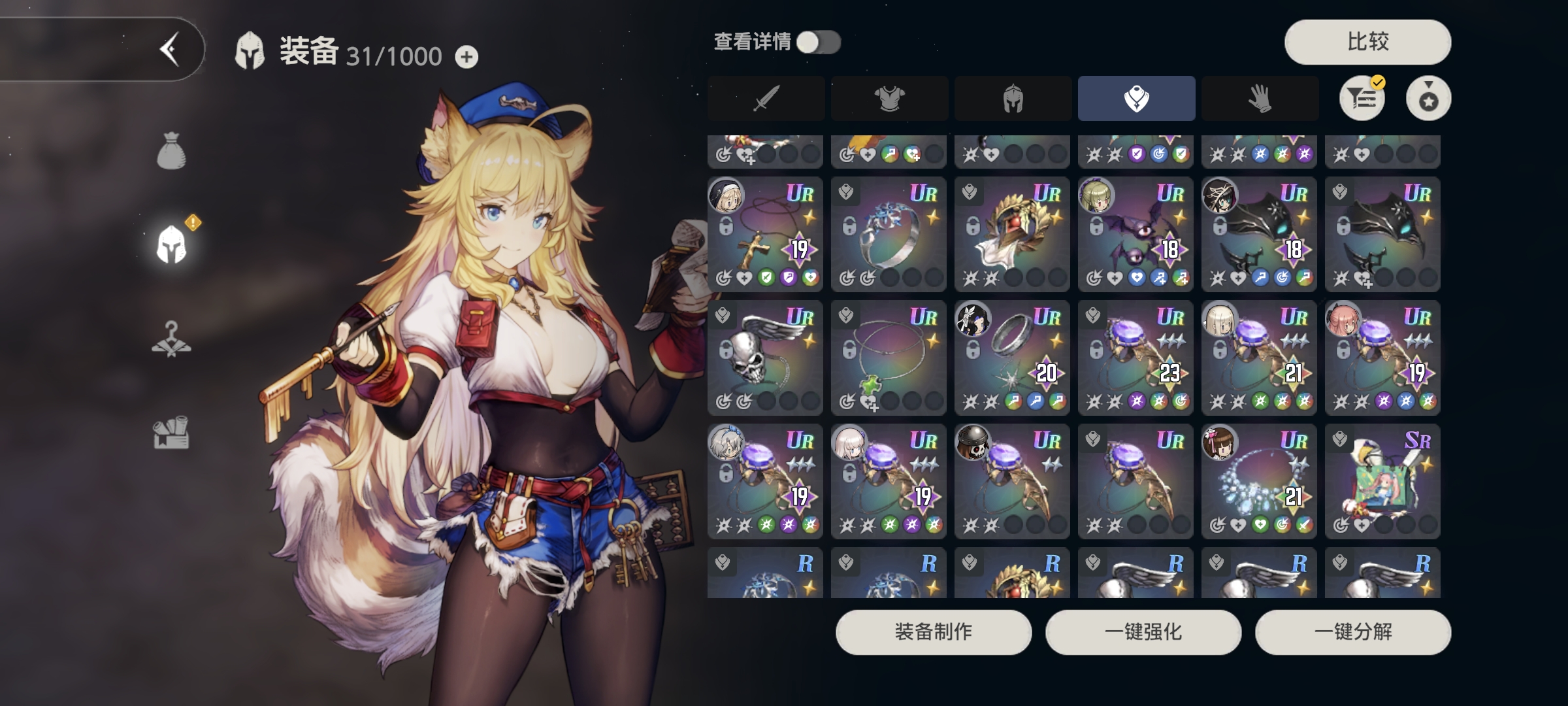Image resolution: width=1568 pixels, height=706 pixels.
Task: Toggle the 查看详情 details switch
Action: click(x=819, y=42)
